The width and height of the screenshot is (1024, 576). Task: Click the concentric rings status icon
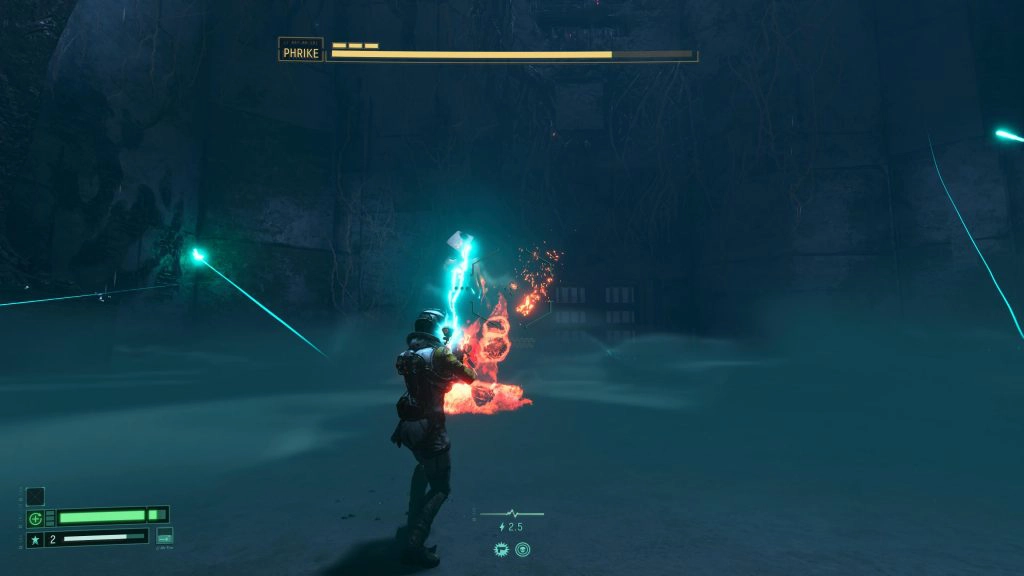coord(522,548)
